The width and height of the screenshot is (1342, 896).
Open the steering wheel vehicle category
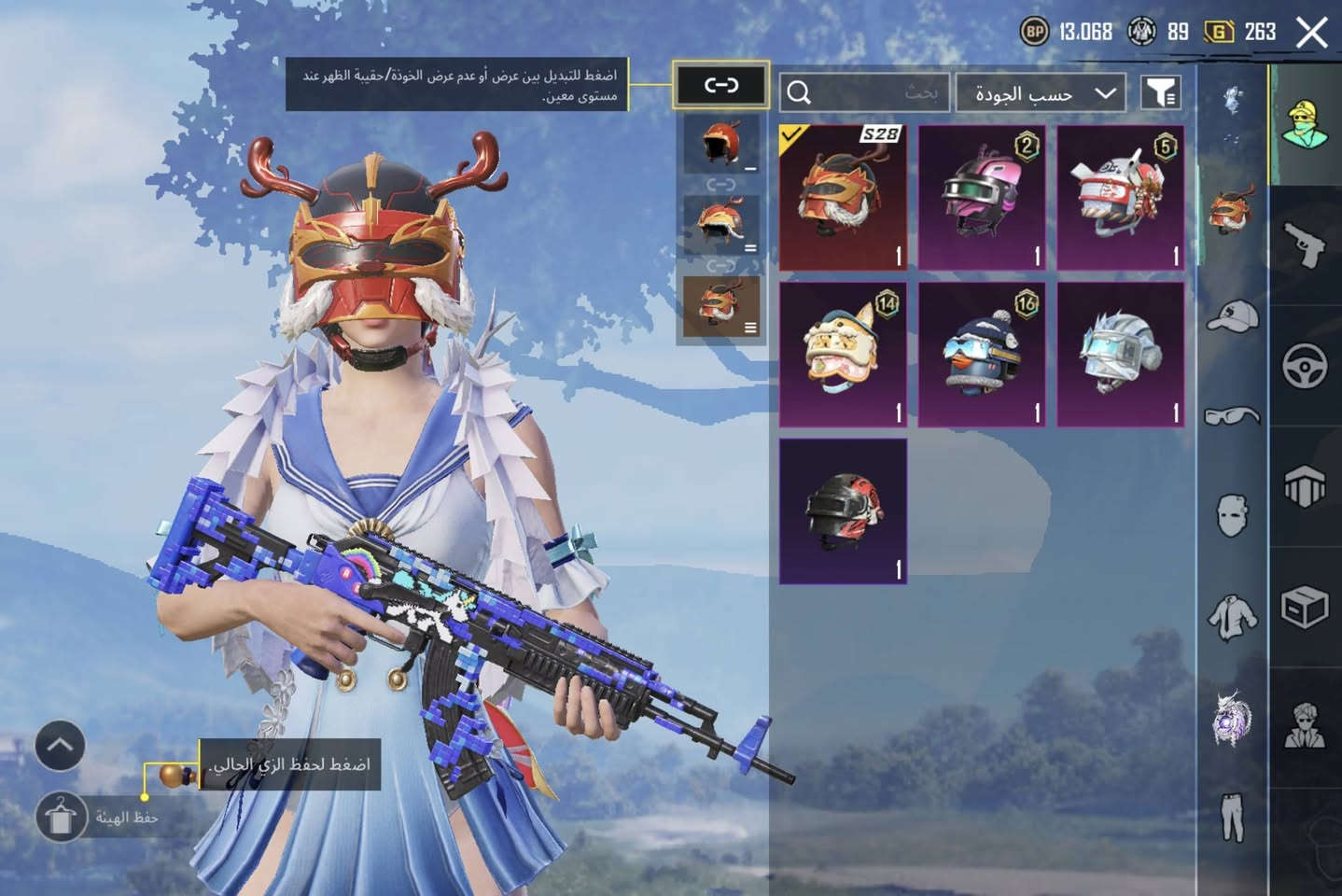coord(1305,366)
